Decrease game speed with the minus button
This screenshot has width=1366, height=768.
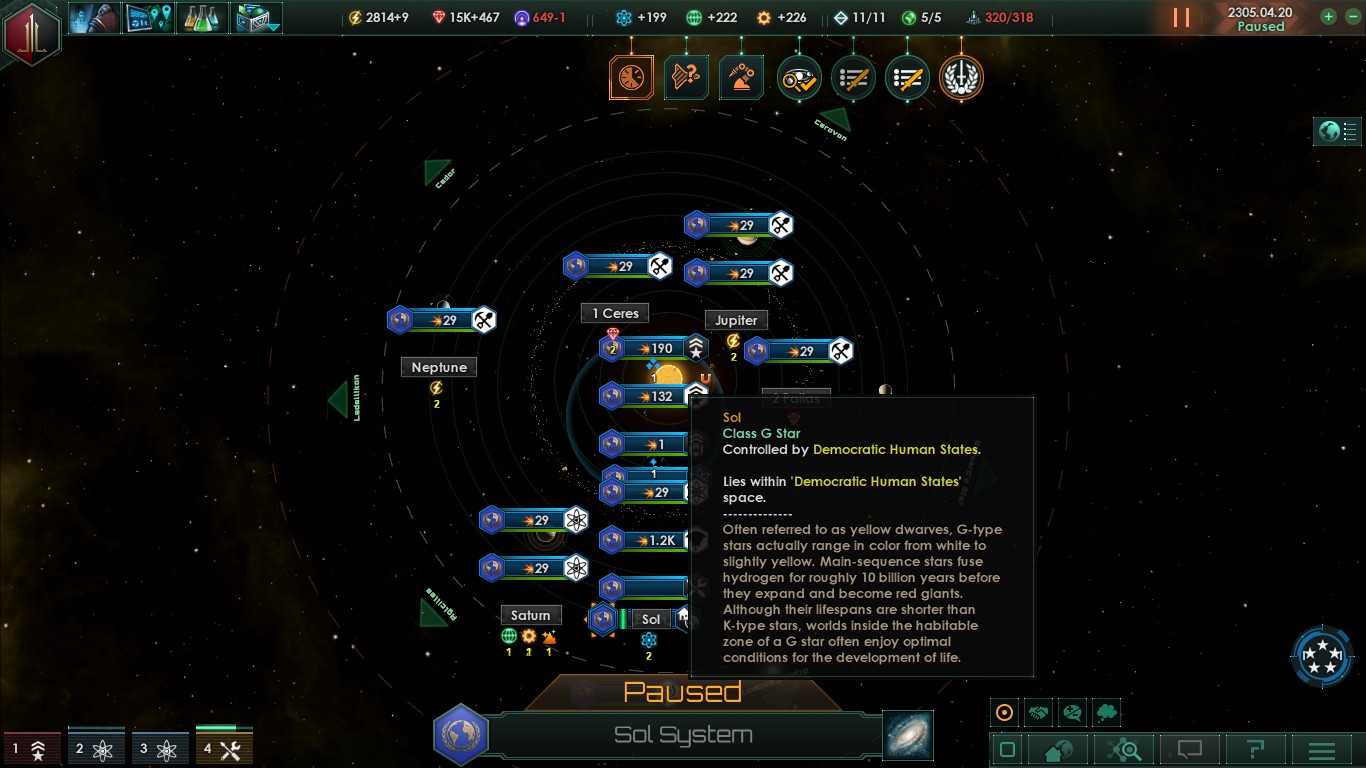click(x=1350, y=17)
